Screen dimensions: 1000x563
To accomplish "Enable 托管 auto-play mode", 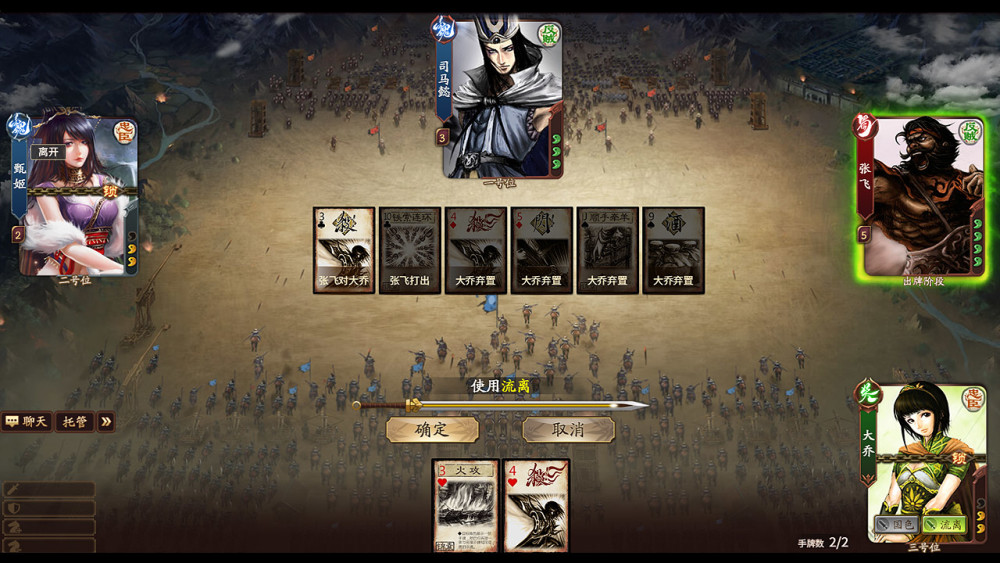I will click(75, 422).
